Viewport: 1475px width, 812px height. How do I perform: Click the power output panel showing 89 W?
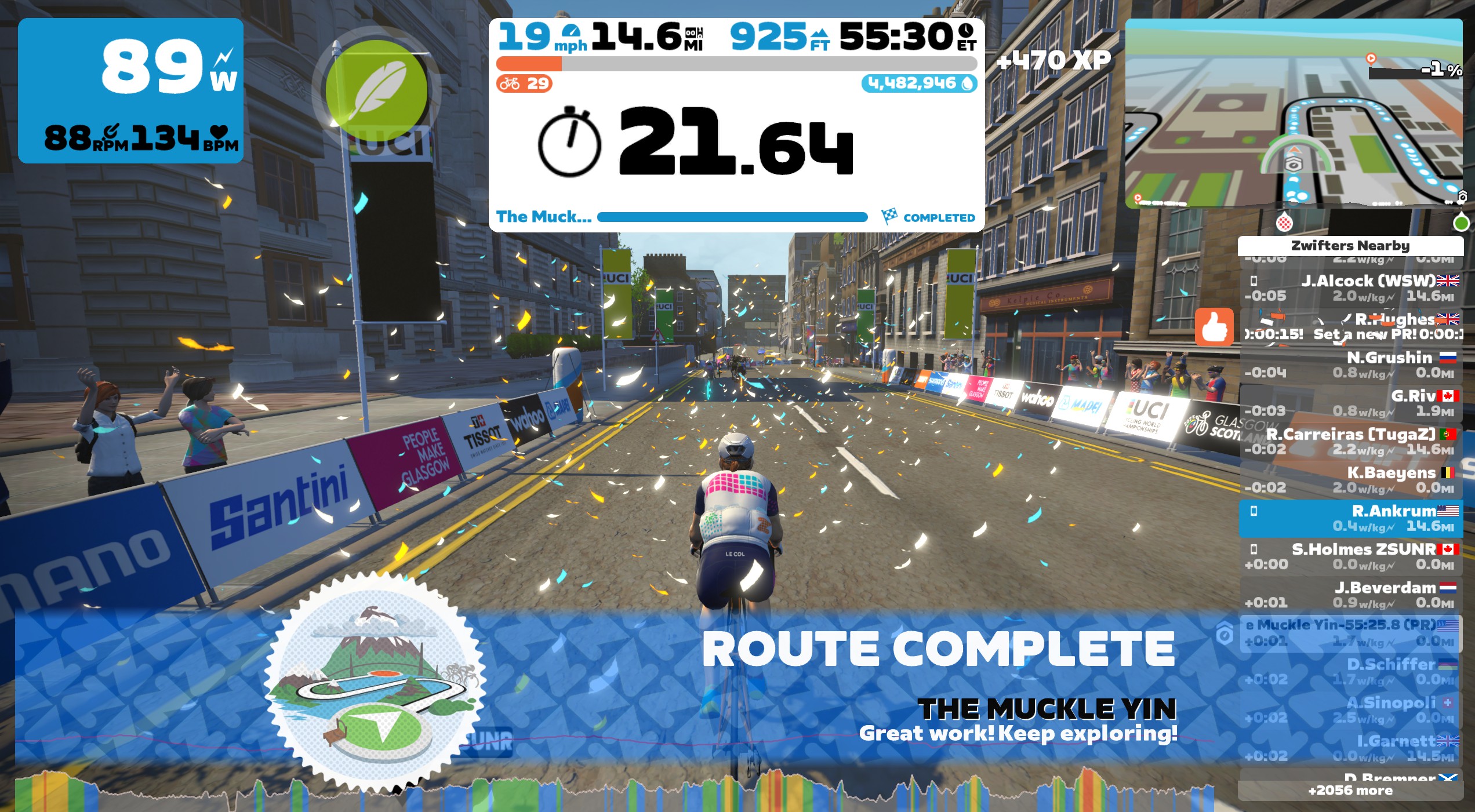(x=130, y=90)
